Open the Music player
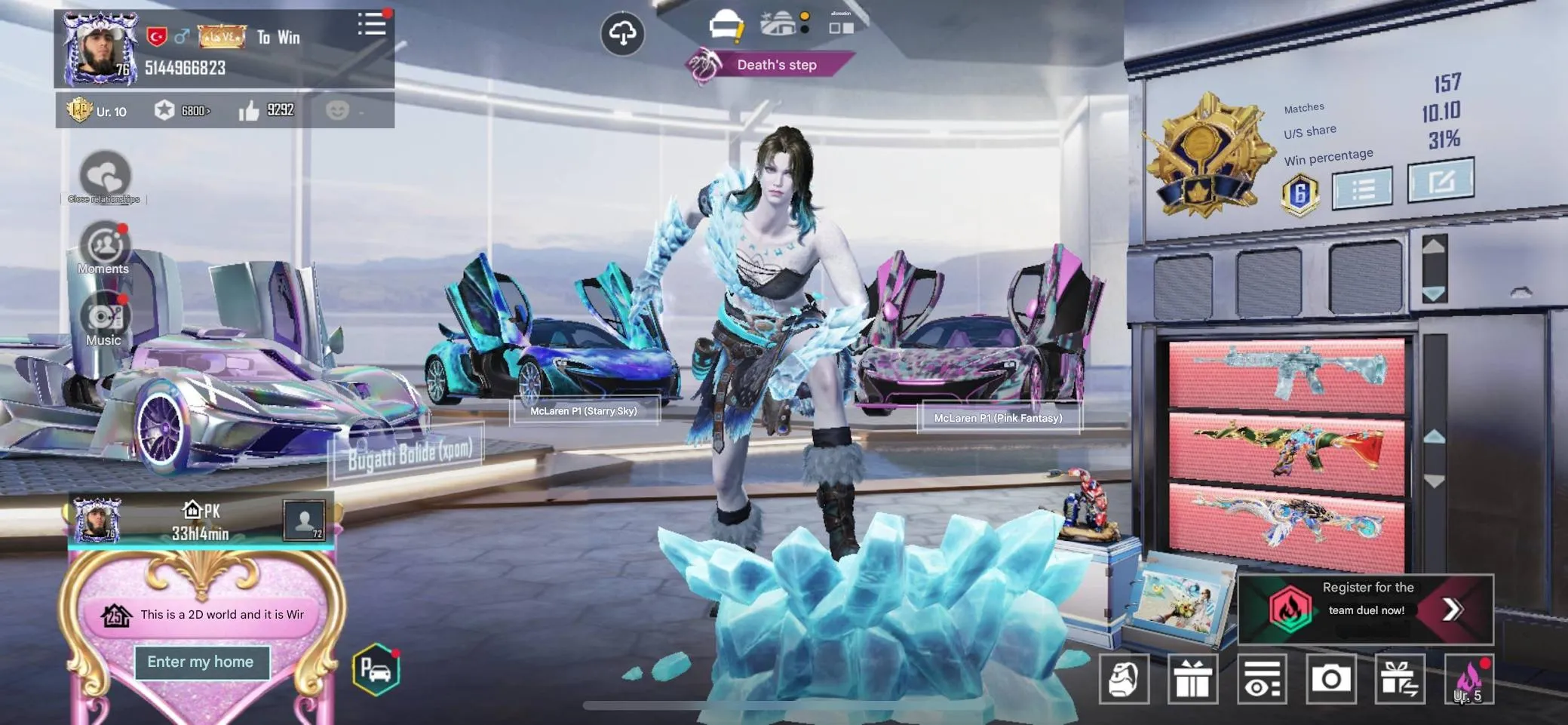Viewport: 1568px width, 725px height. coord(105,317)
